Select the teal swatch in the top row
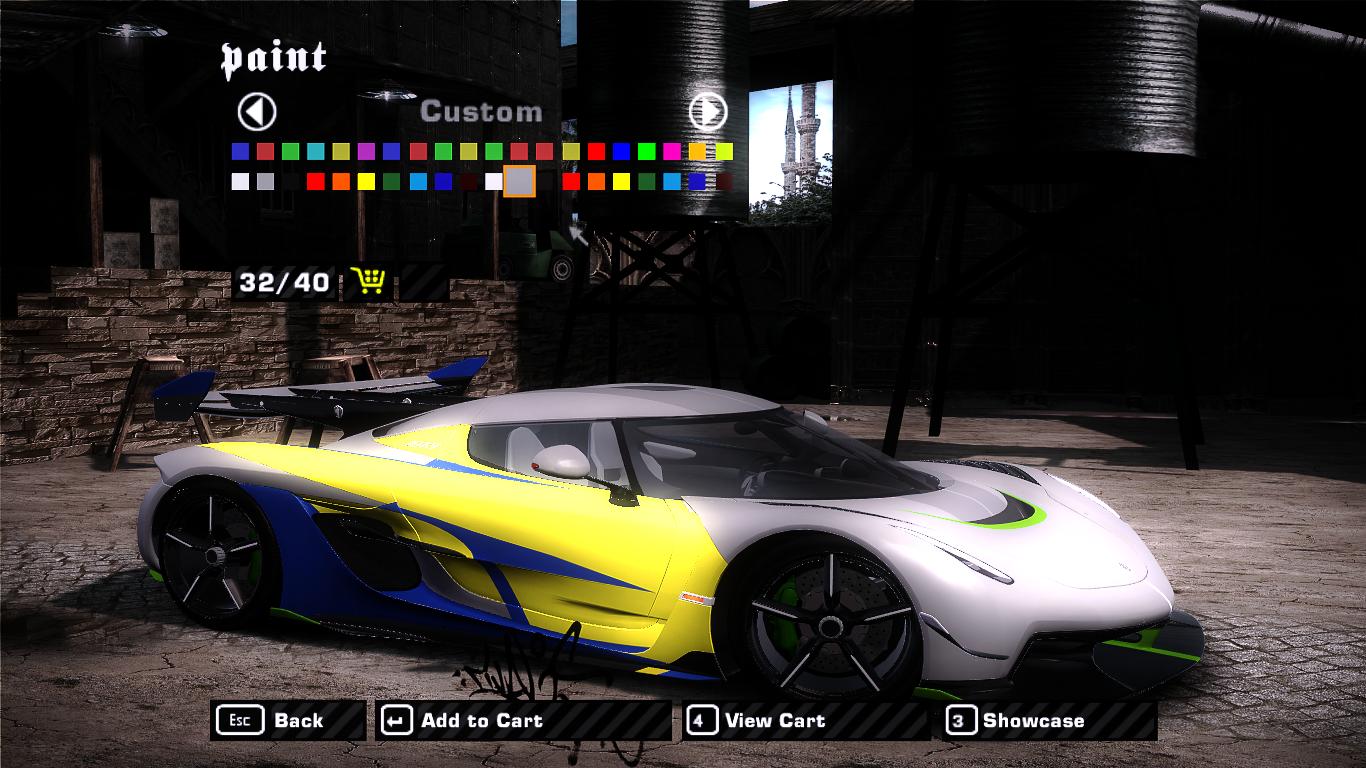The width and height of the screenshot is (1366, 768). (x=315, y=151)
